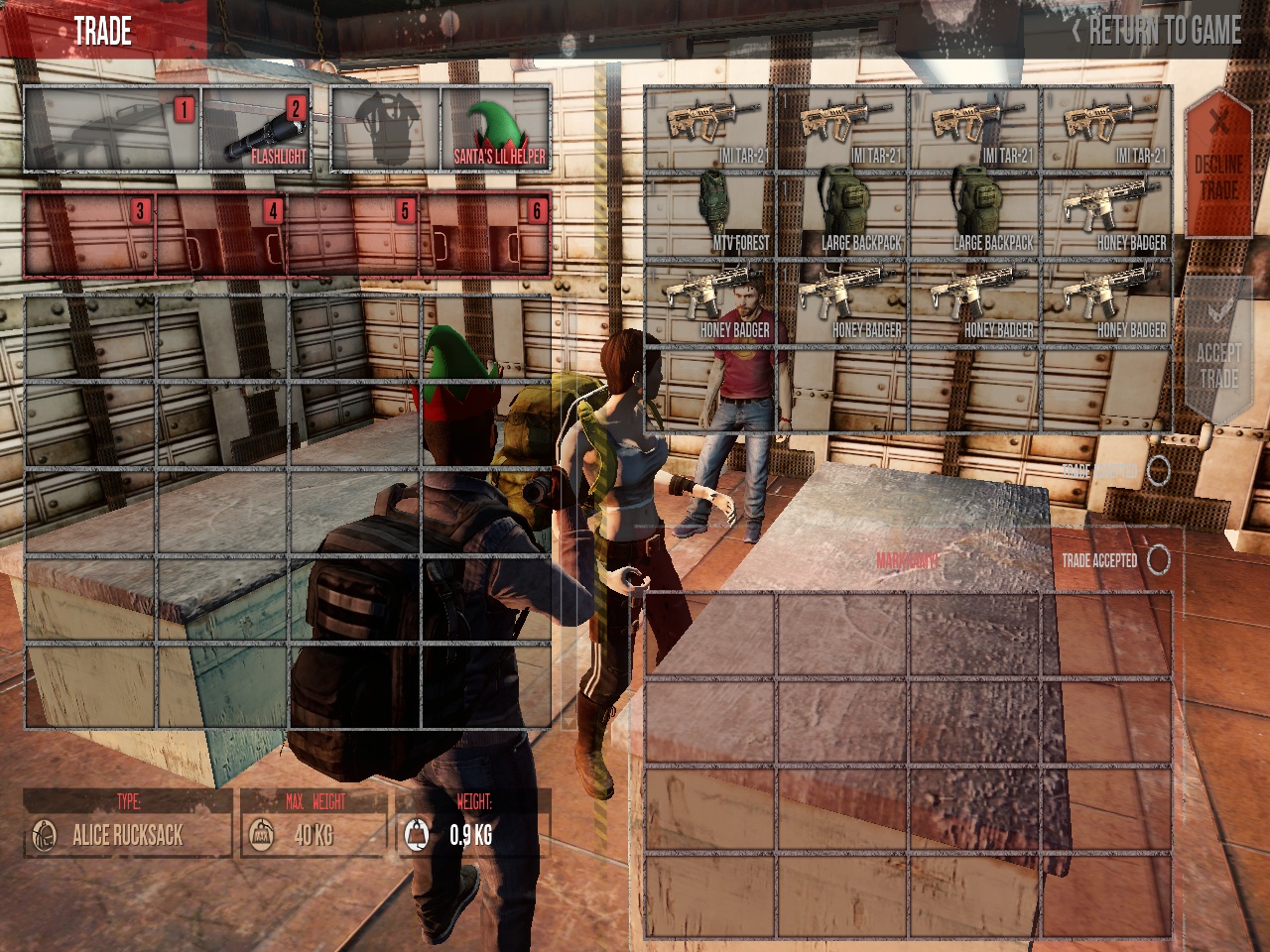
Task: Select the Flashlight in slot 2
Action: pyautogui.click(x=257, y=130)
